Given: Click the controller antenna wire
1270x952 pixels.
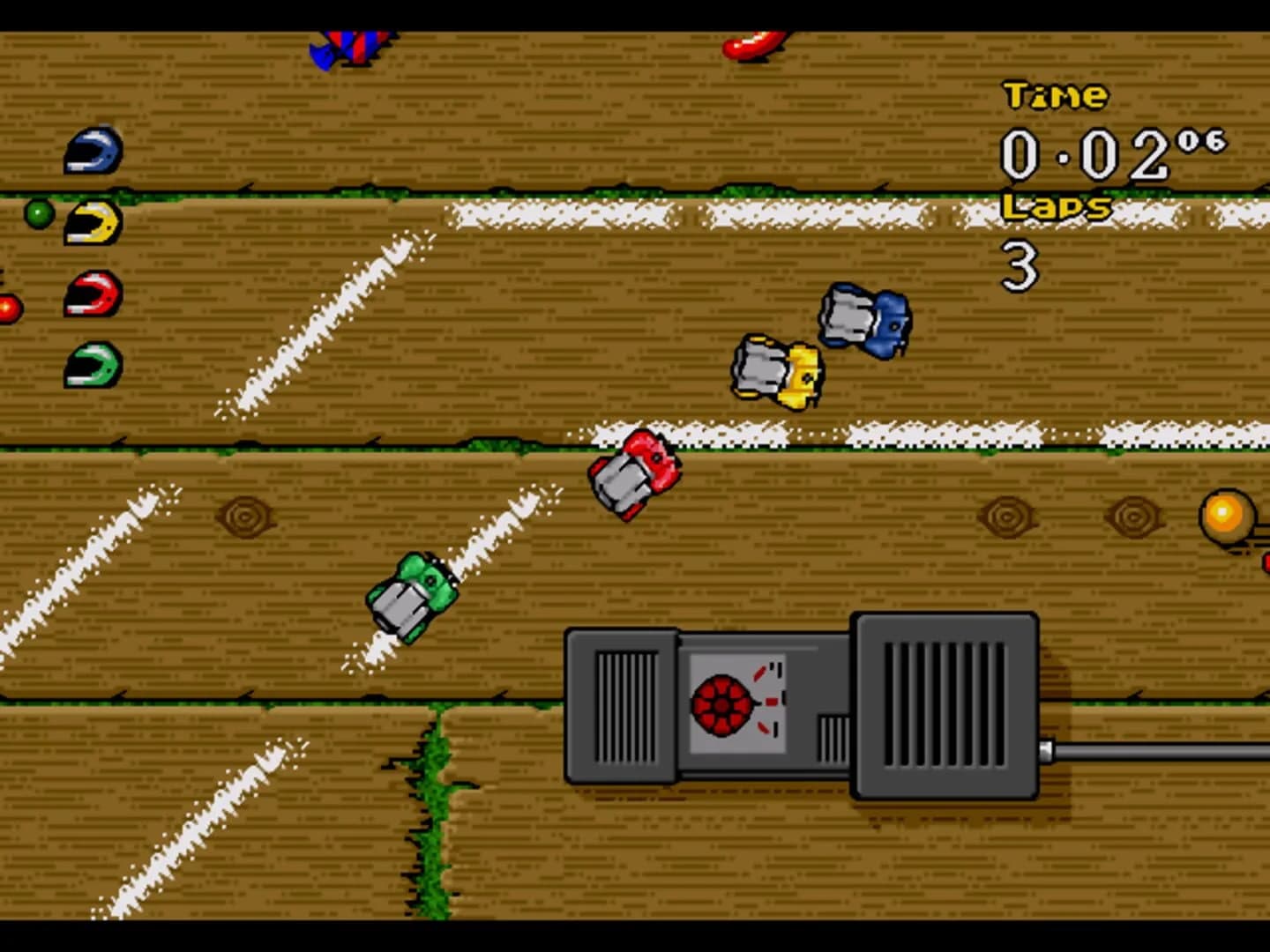Looking at the screenshot, I should coord(1147,750).
